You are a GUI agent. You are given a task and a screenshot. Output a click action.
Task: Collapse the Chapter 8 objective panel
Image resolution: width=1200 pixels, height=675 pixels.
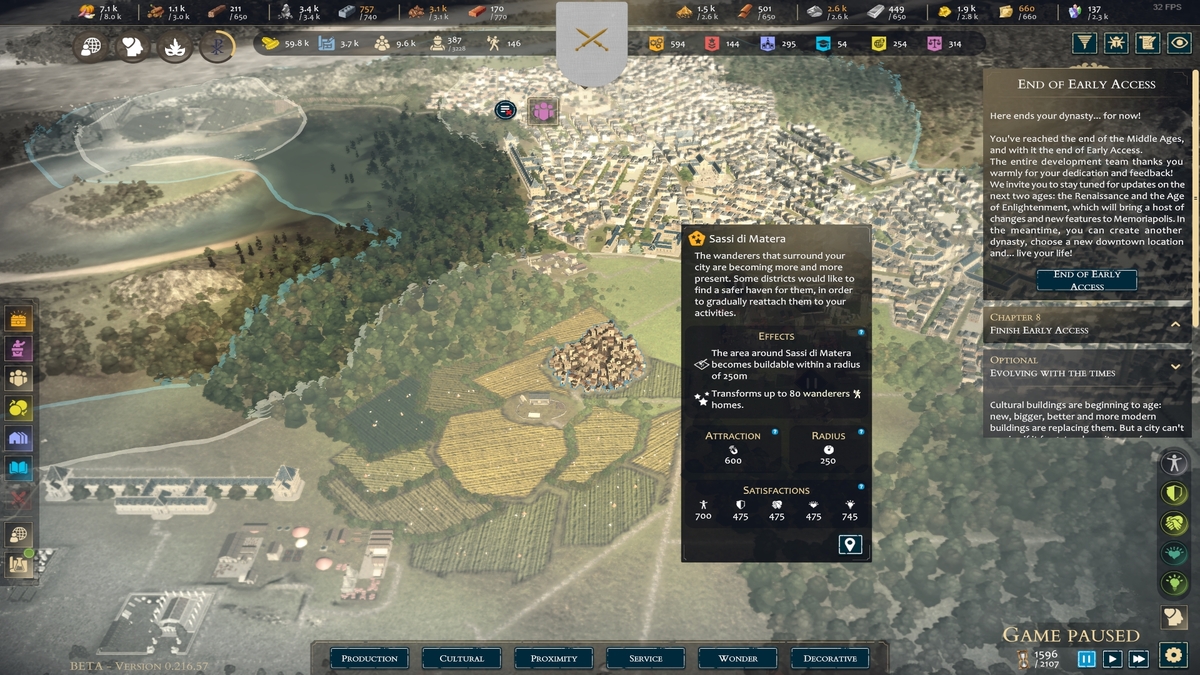[x=1175, y=324]
